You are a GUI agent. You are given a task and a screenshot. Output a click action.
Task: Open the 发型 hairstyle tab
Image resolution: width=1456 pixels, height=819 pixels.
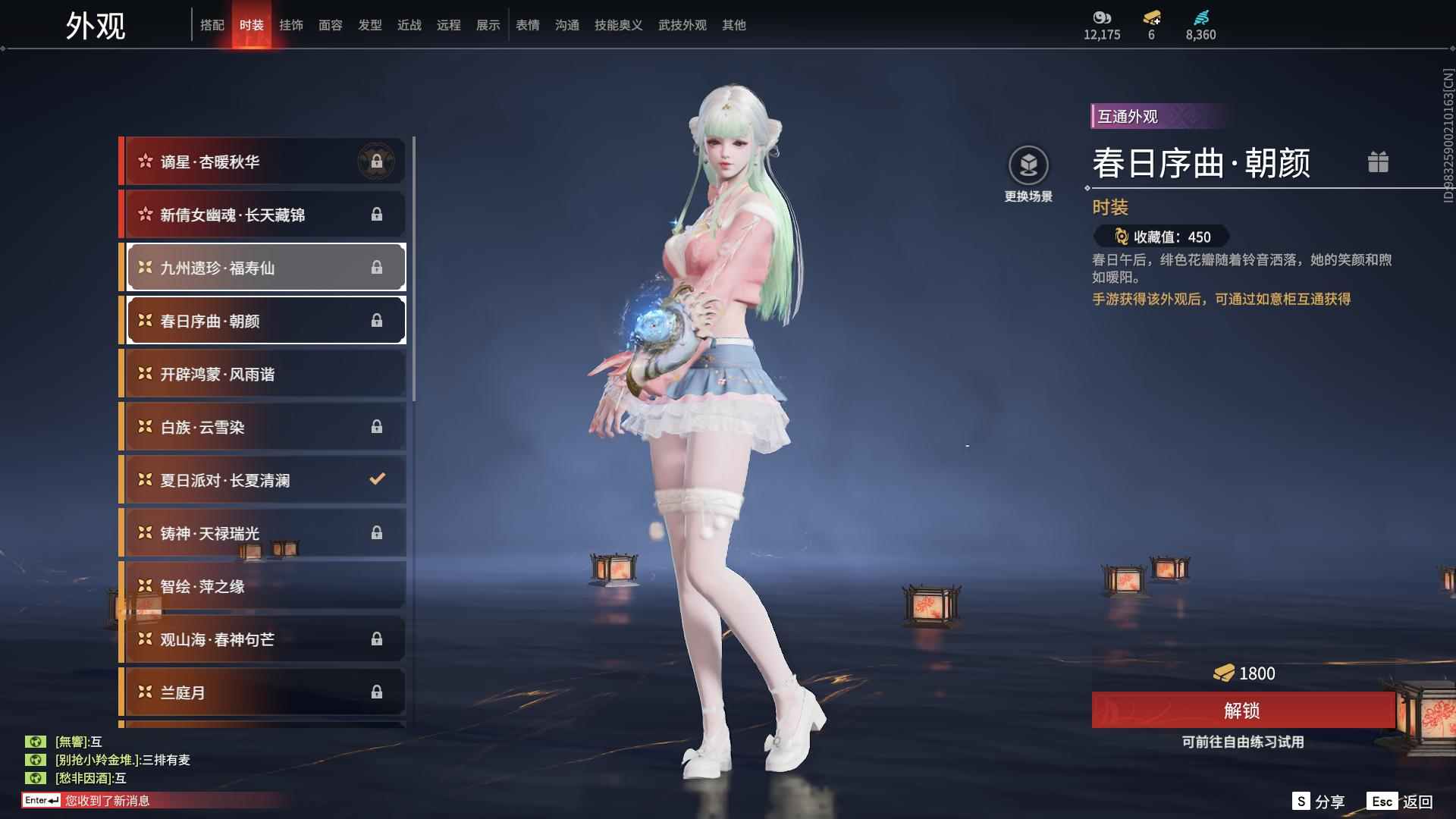pos(370,24)
